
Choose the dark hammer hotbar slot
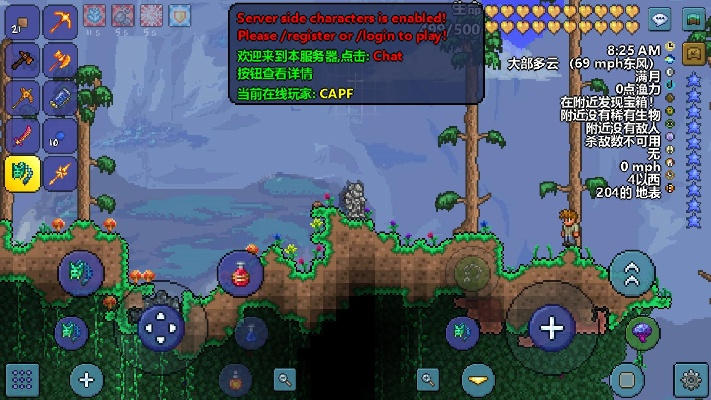coord(23,58)
